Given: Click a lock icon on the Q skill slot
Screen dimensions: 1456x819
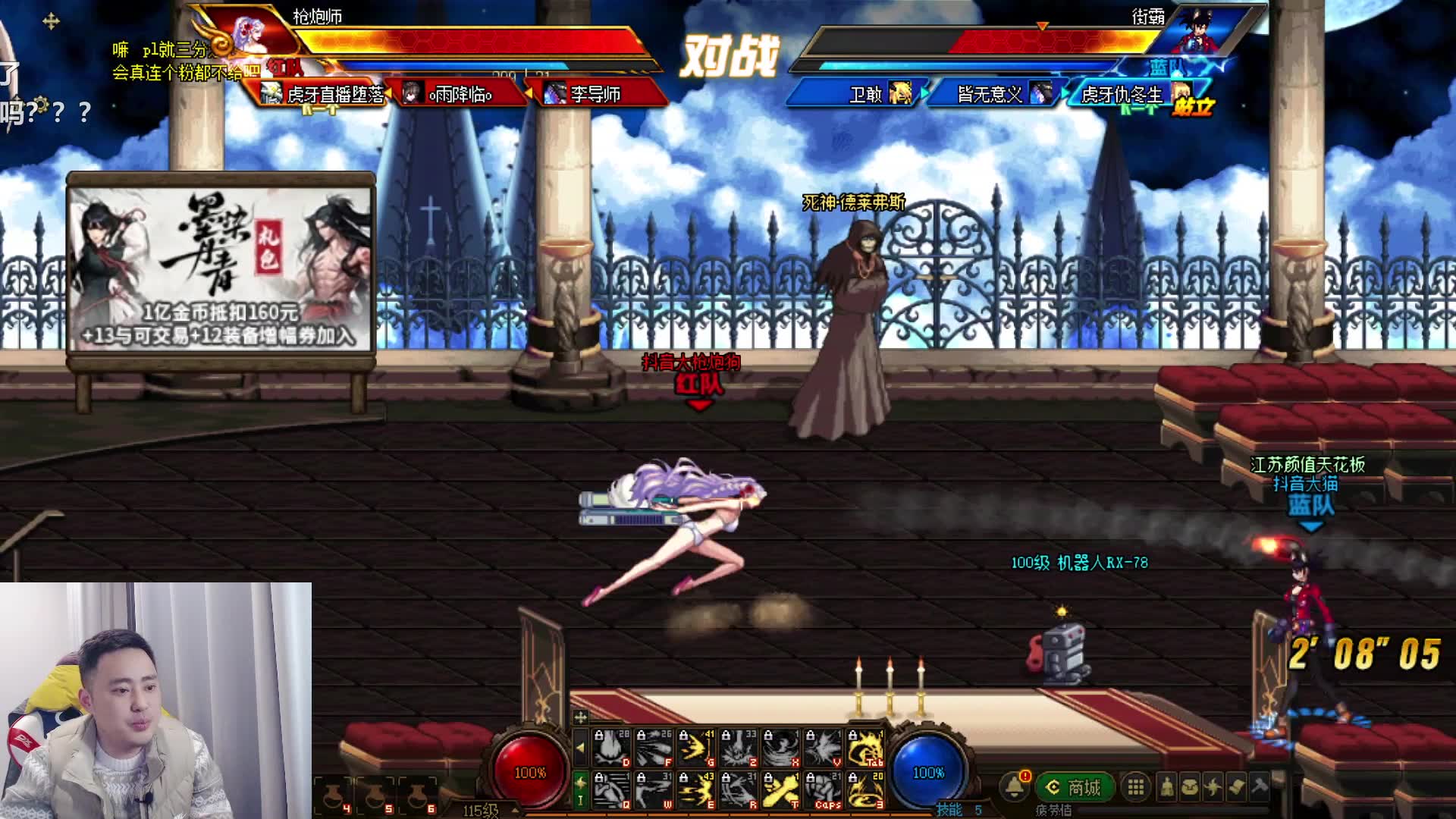Looking at the screenshot, I should click(x=599, y=779).
